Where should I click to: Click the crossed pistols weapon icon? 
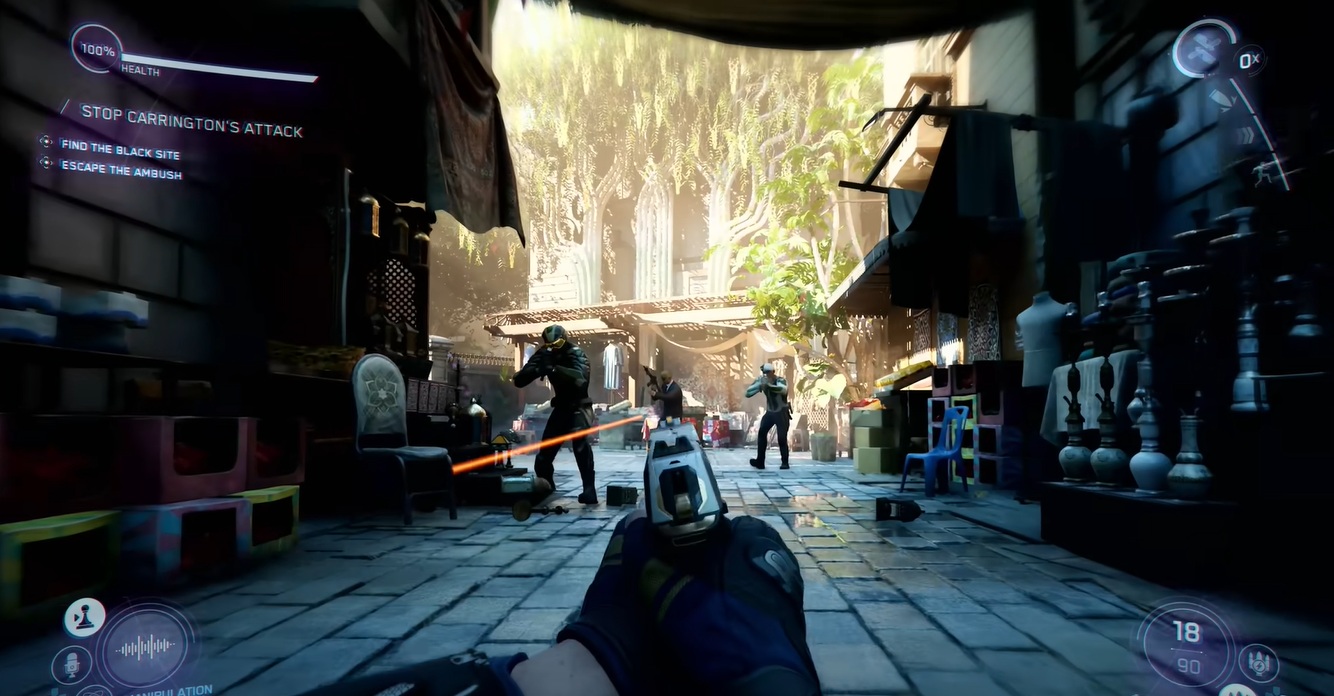[x=1203, y=49]
